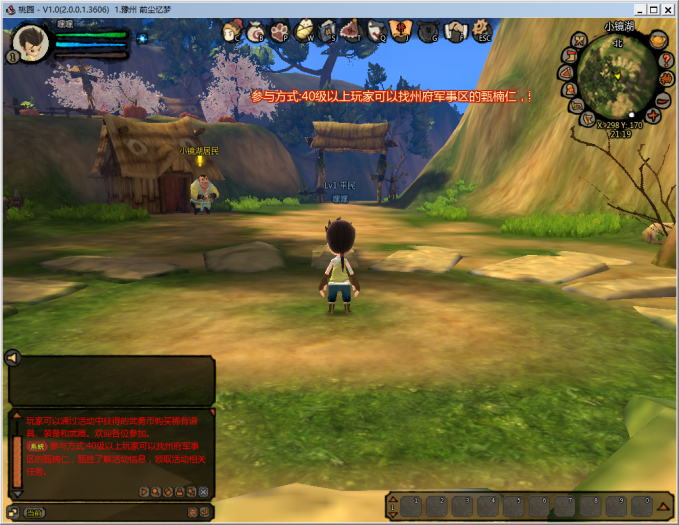Open the friends handshake icon (F)
Screen dimensions: 679x525
(454, 32)
